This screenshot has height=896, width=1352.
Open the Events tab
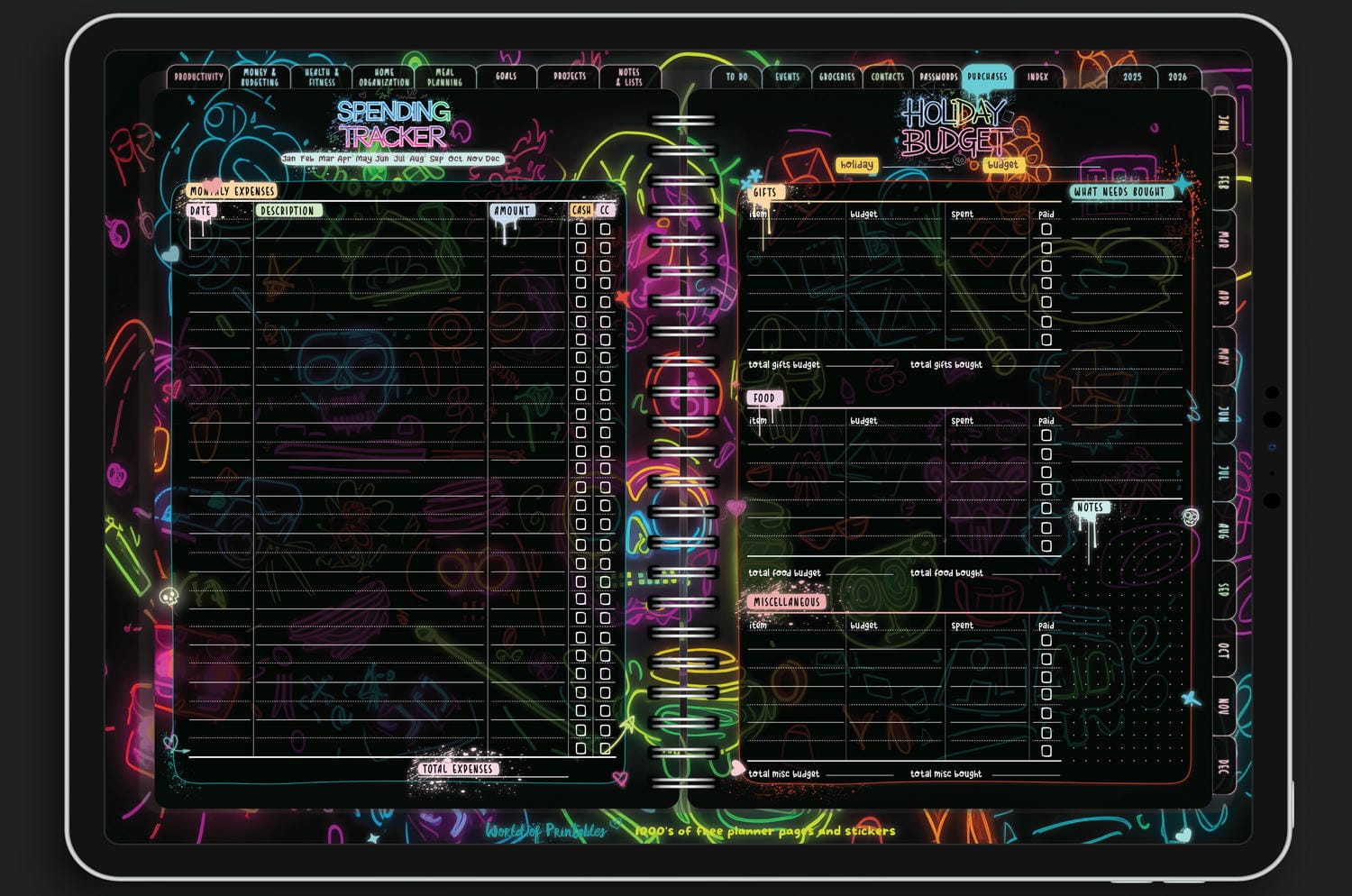tap(787, 78)
